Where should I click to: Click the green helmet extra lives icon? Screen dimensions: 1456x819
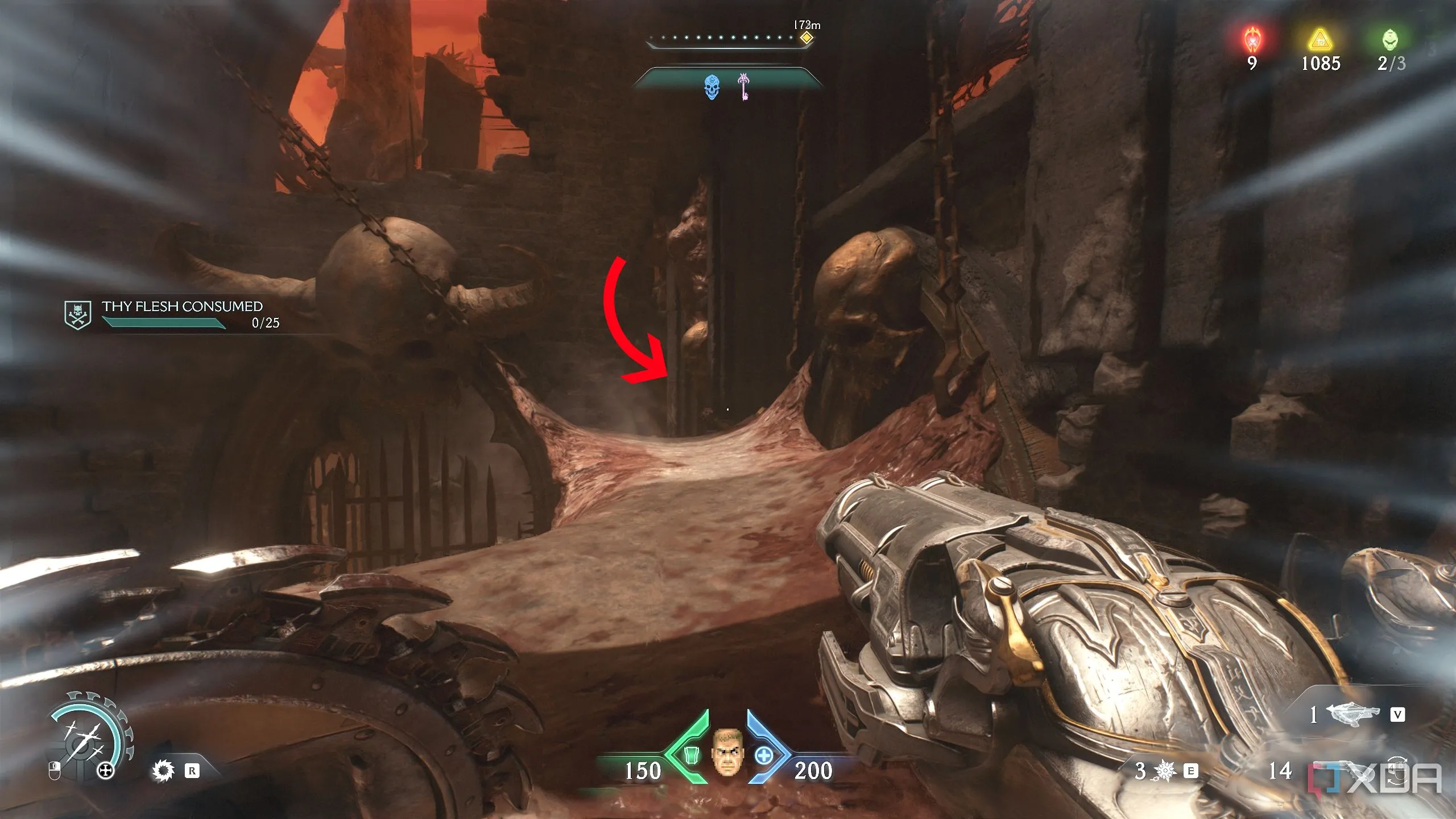(x=1391, y=40)
